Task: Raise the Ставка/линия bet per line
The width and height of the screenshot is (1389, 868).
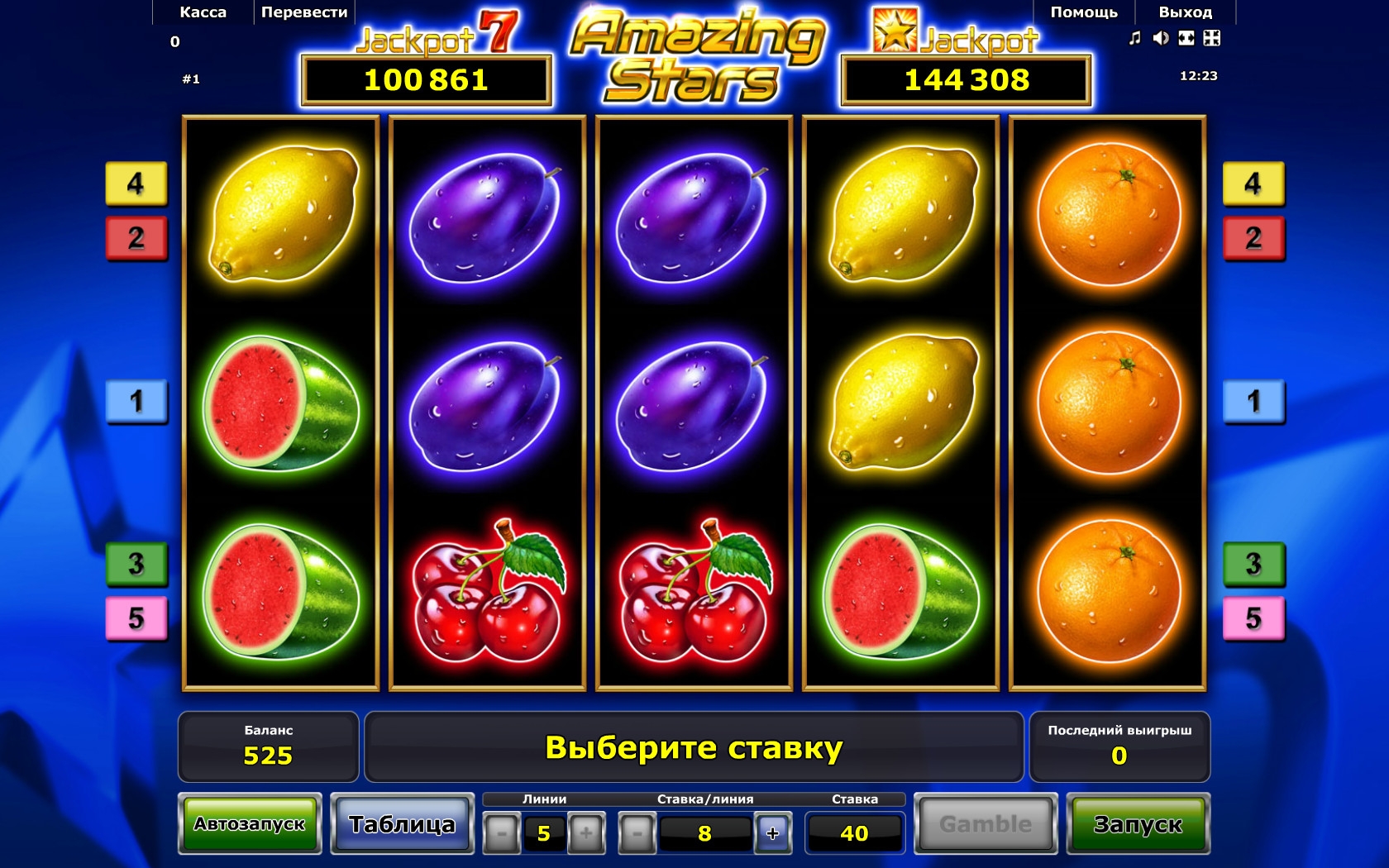Action: 772,833
